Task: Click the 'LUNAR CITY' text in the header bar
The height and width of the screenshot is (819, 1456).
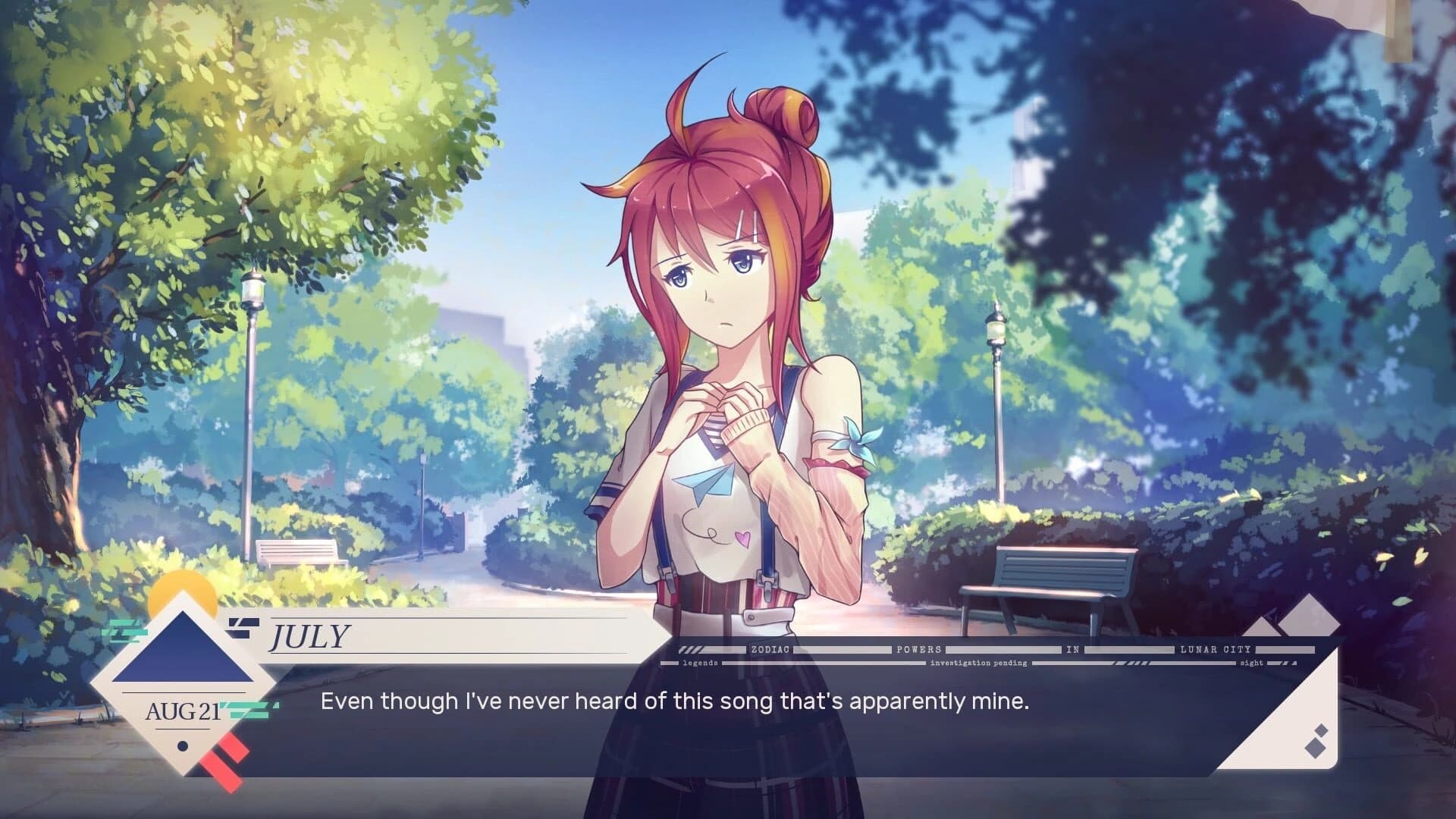Action: (1216, 650)
